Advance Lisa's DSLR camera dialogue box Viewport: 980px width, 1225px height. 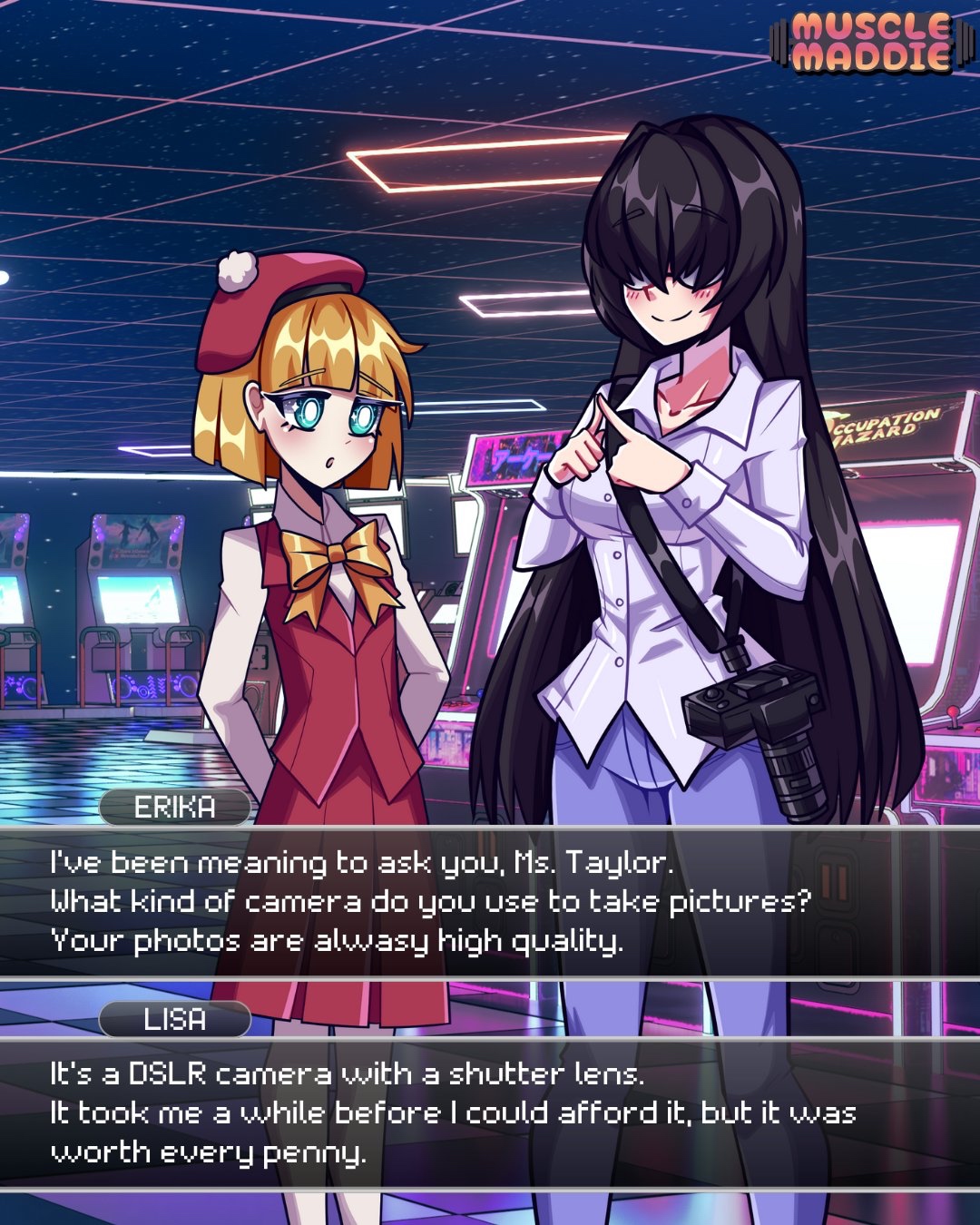(490, 1113)
